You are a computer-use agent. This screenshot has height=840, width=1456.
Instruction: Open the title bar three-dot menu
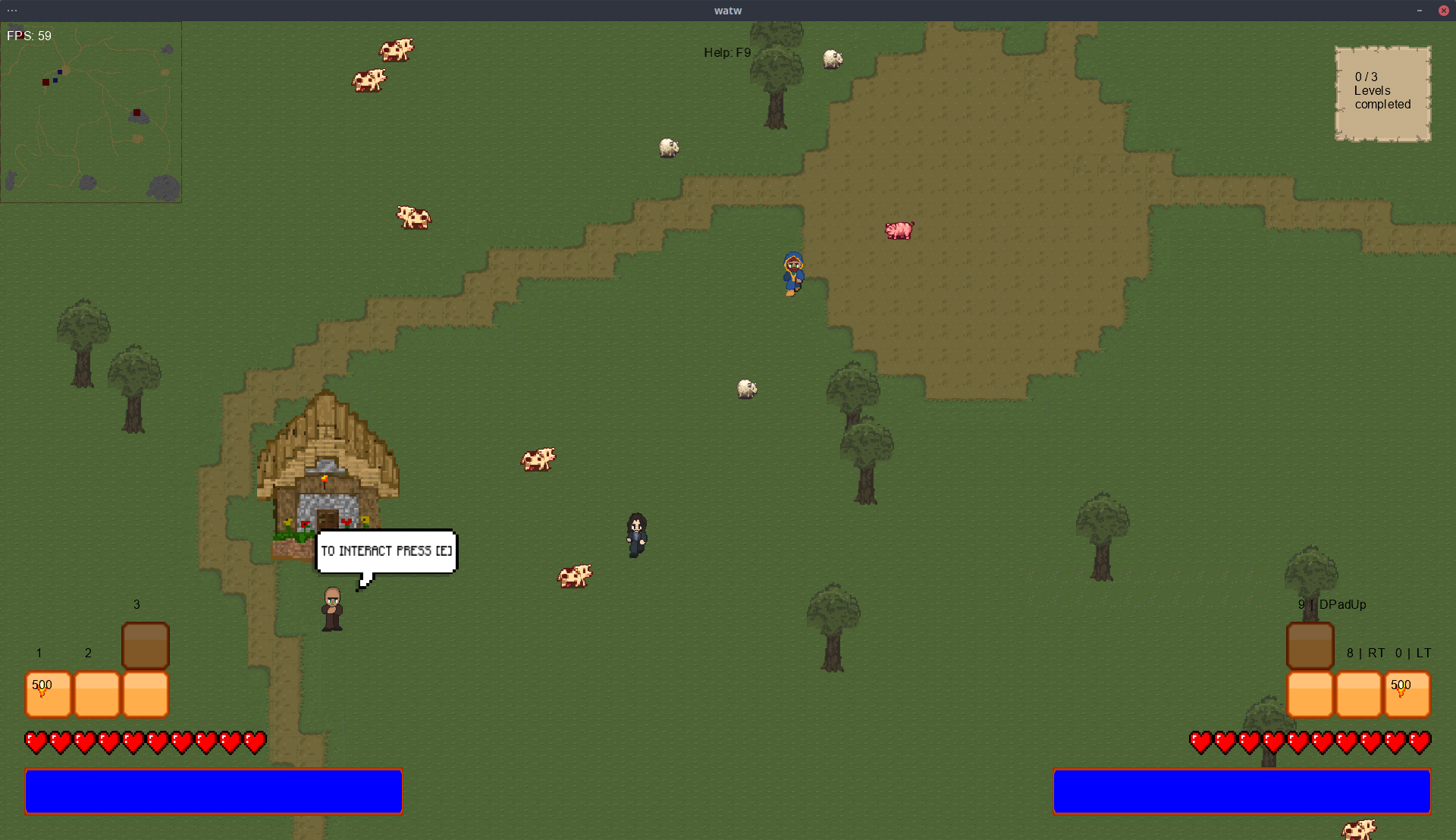[12, 11]
